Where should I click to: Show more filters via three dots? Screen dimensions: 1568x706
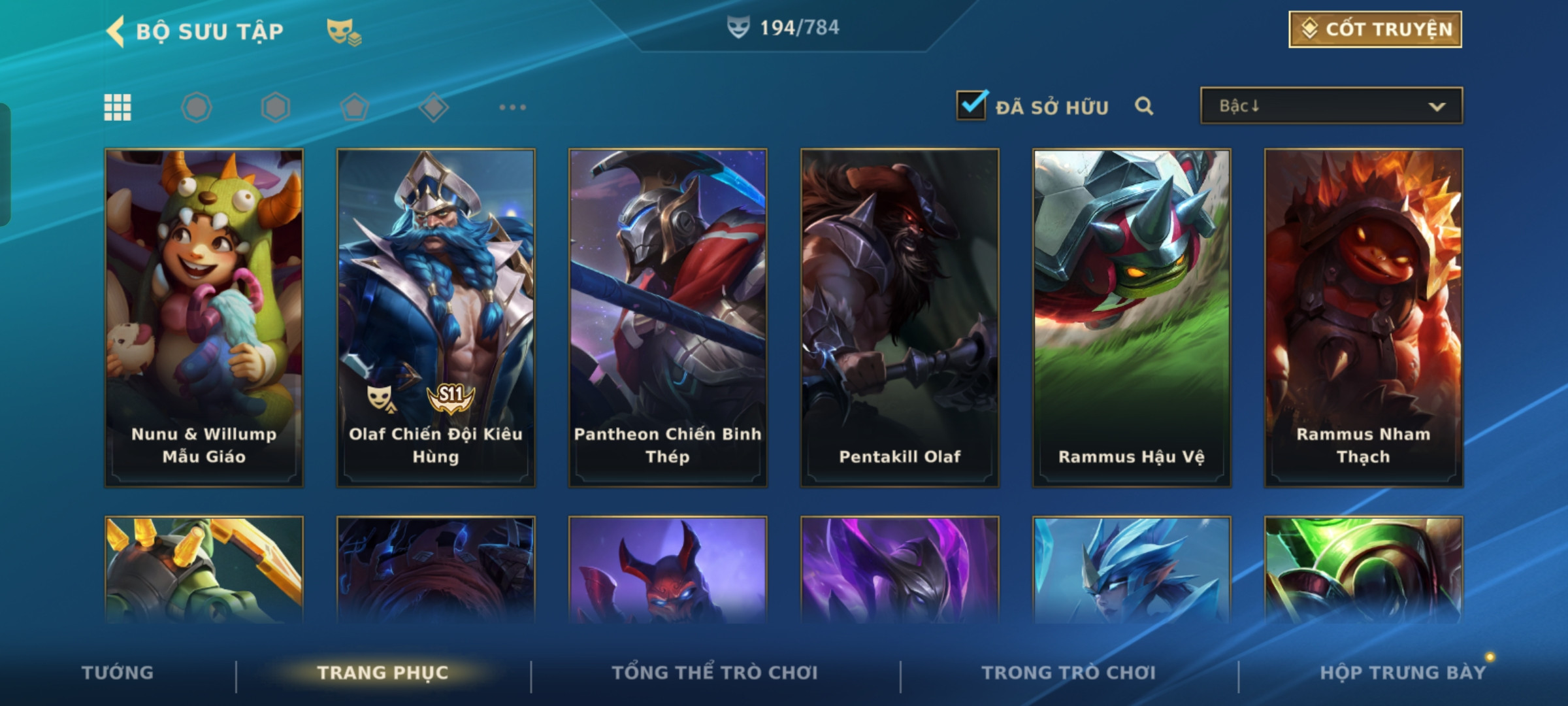(512, 107)
